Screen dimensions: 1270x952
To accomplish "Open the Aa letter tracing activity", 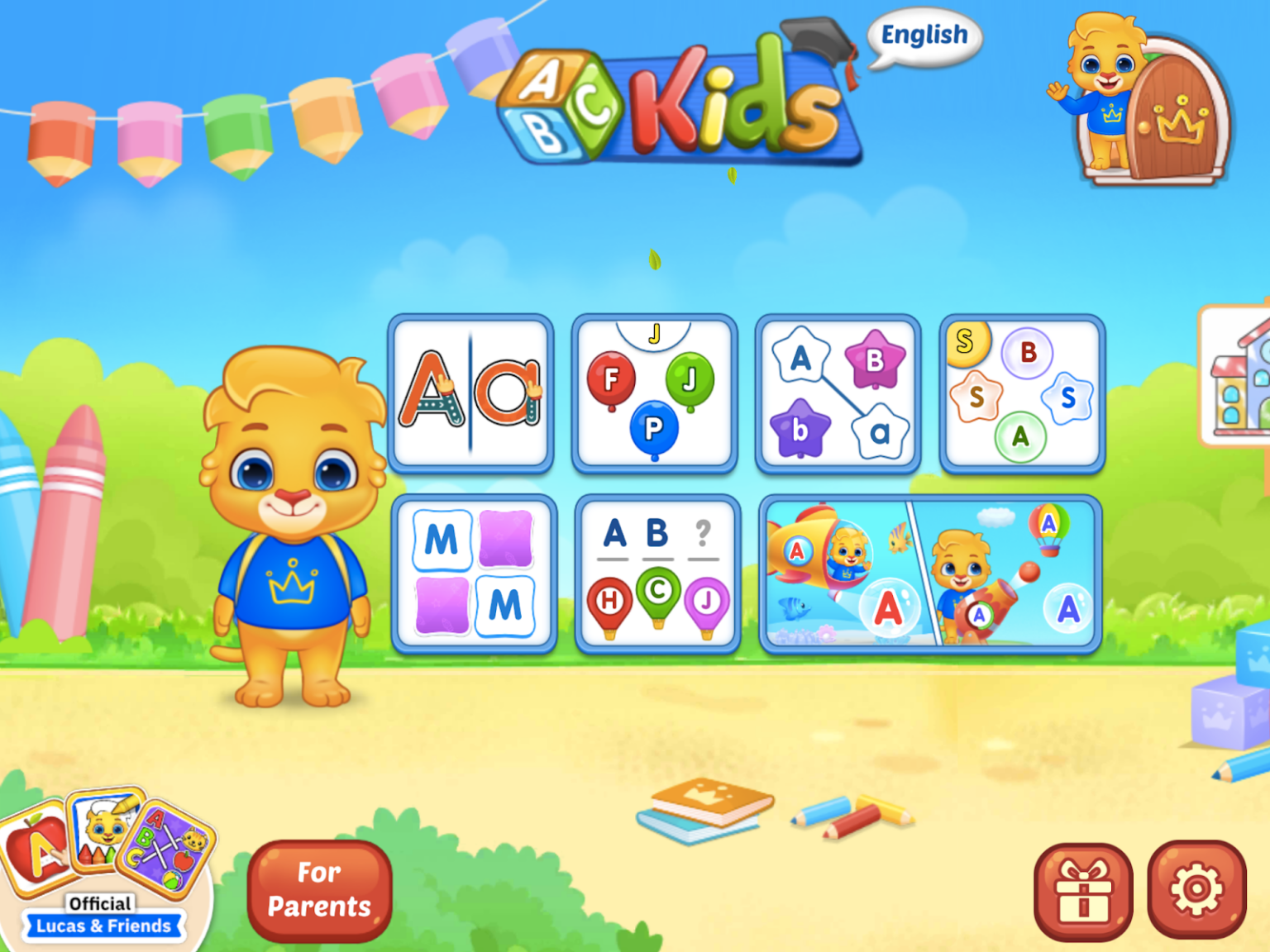I will [x=471, y=394].
